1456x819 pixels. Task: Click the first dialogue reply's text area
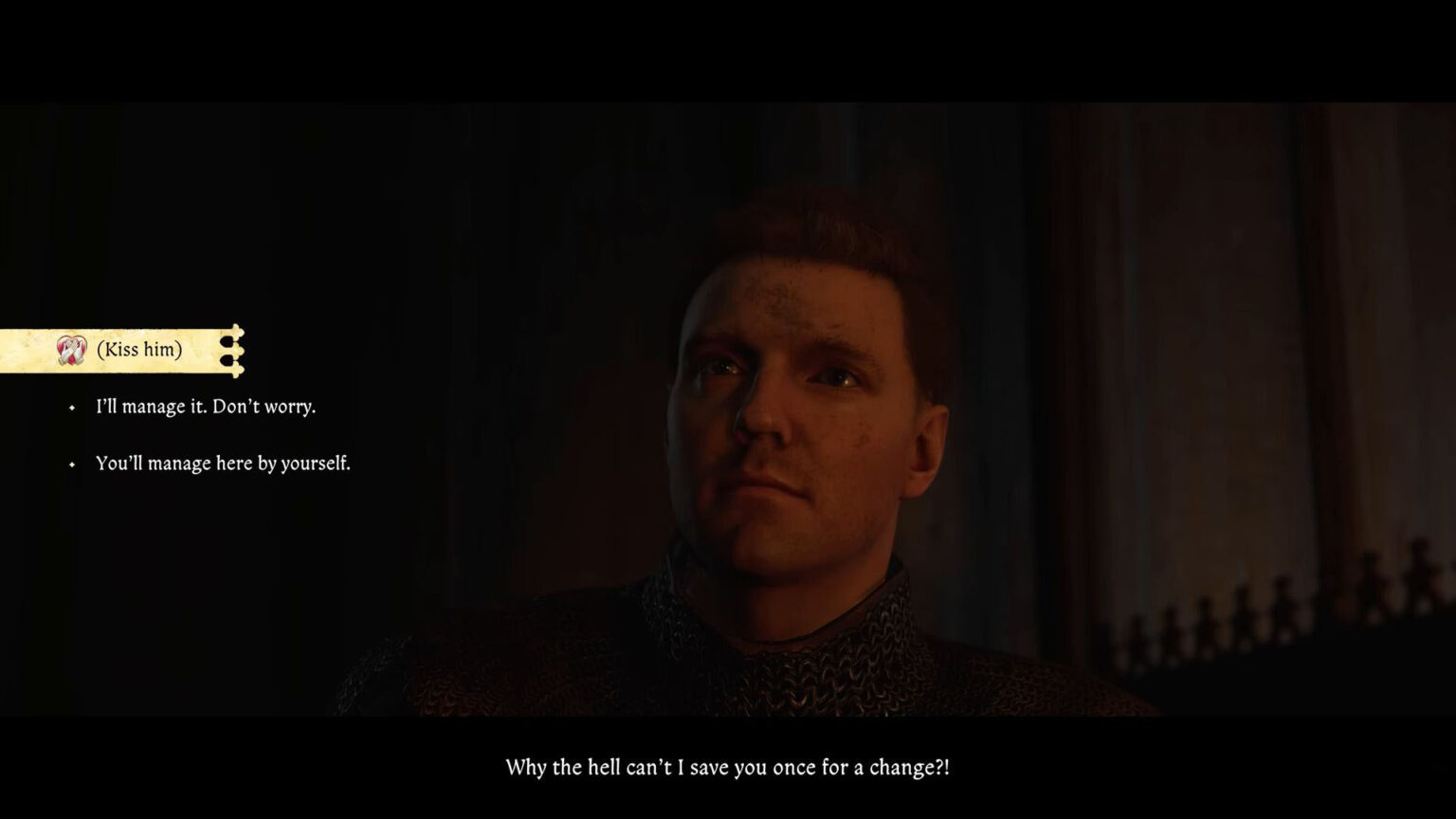coord(205,407)
